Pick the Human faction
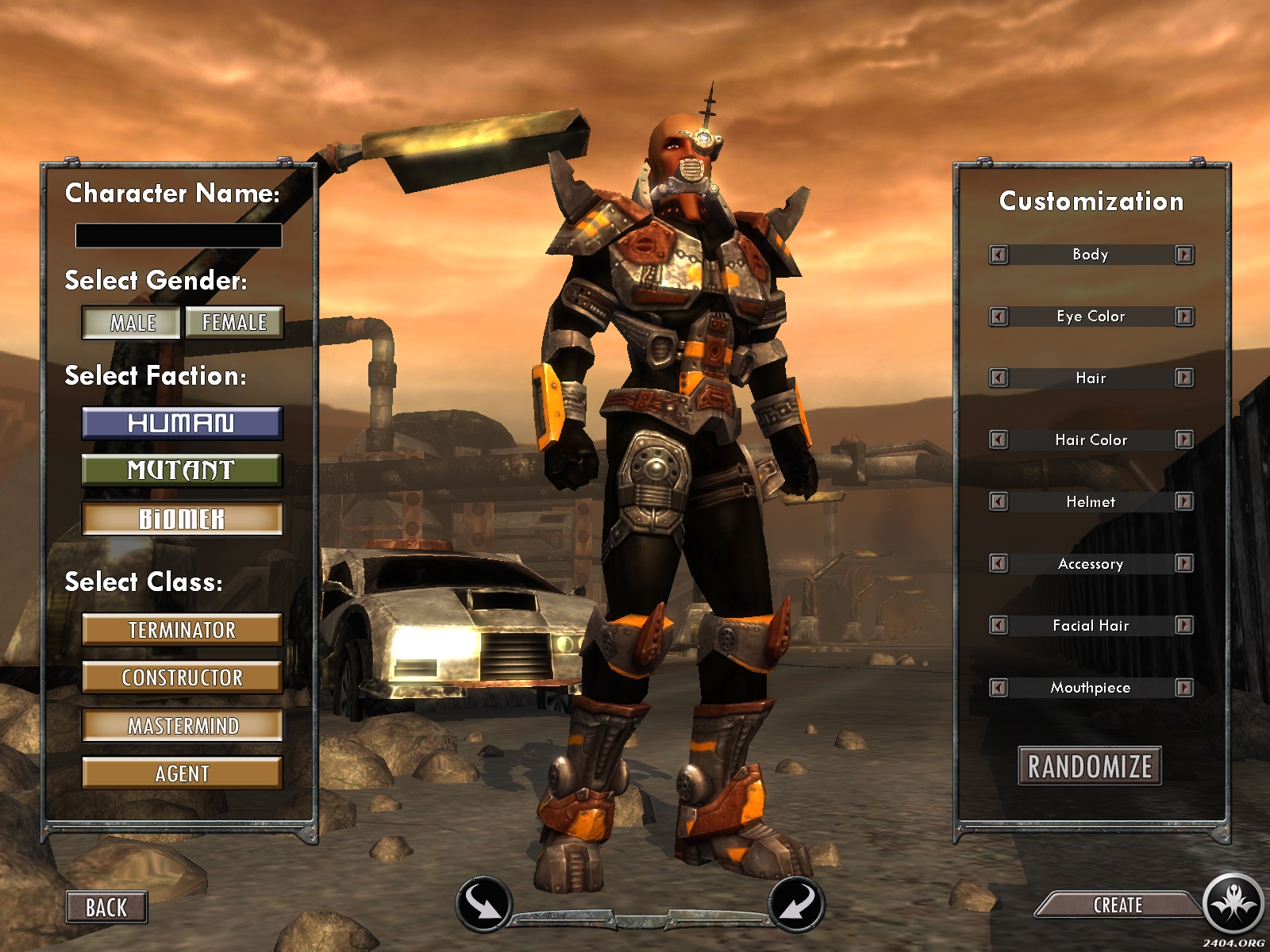This screenshot has height=952, width=1270. (182, 423)
